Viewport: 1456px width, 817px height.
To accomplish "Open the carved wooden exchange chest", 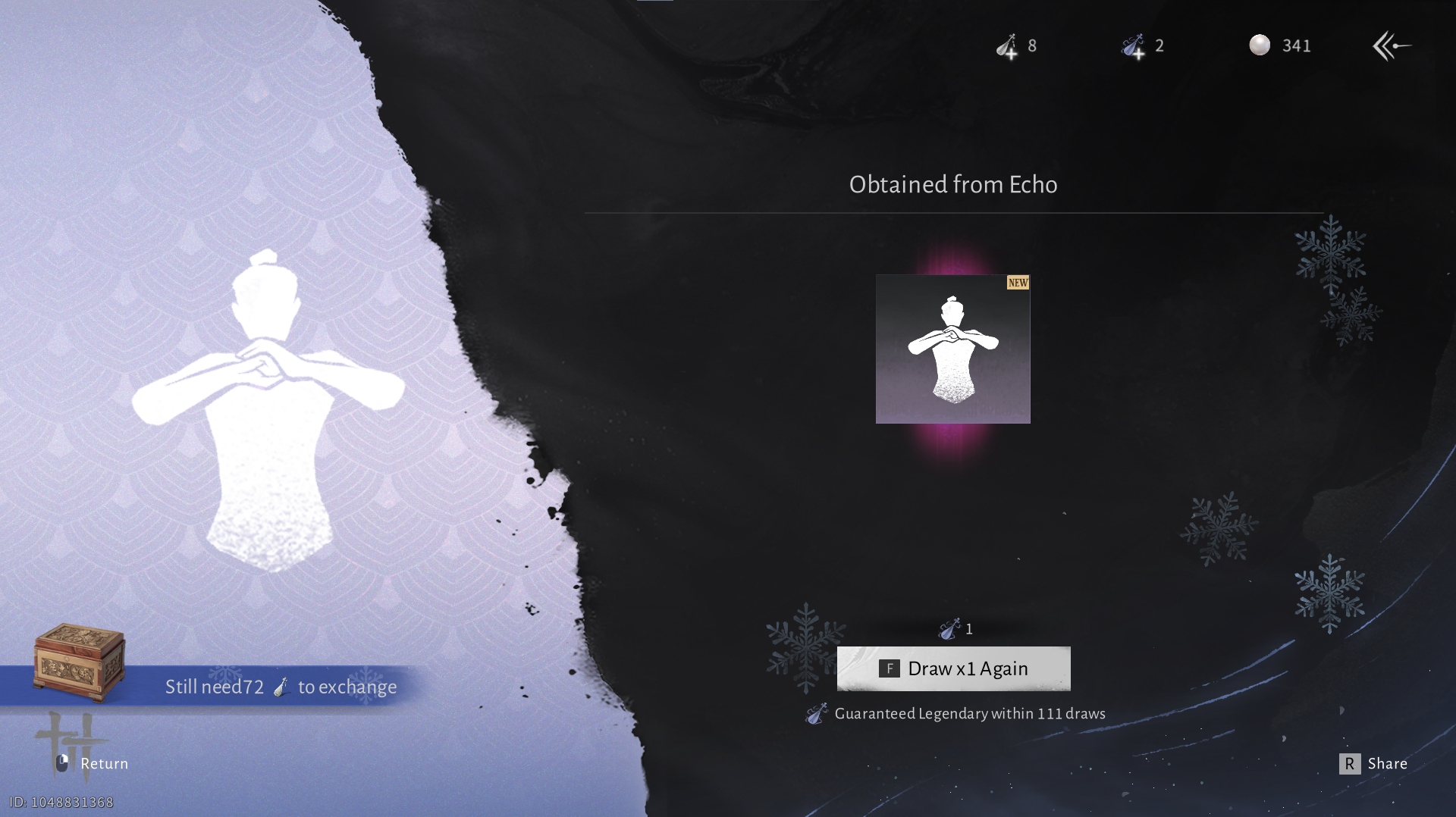I will point(80,662).
